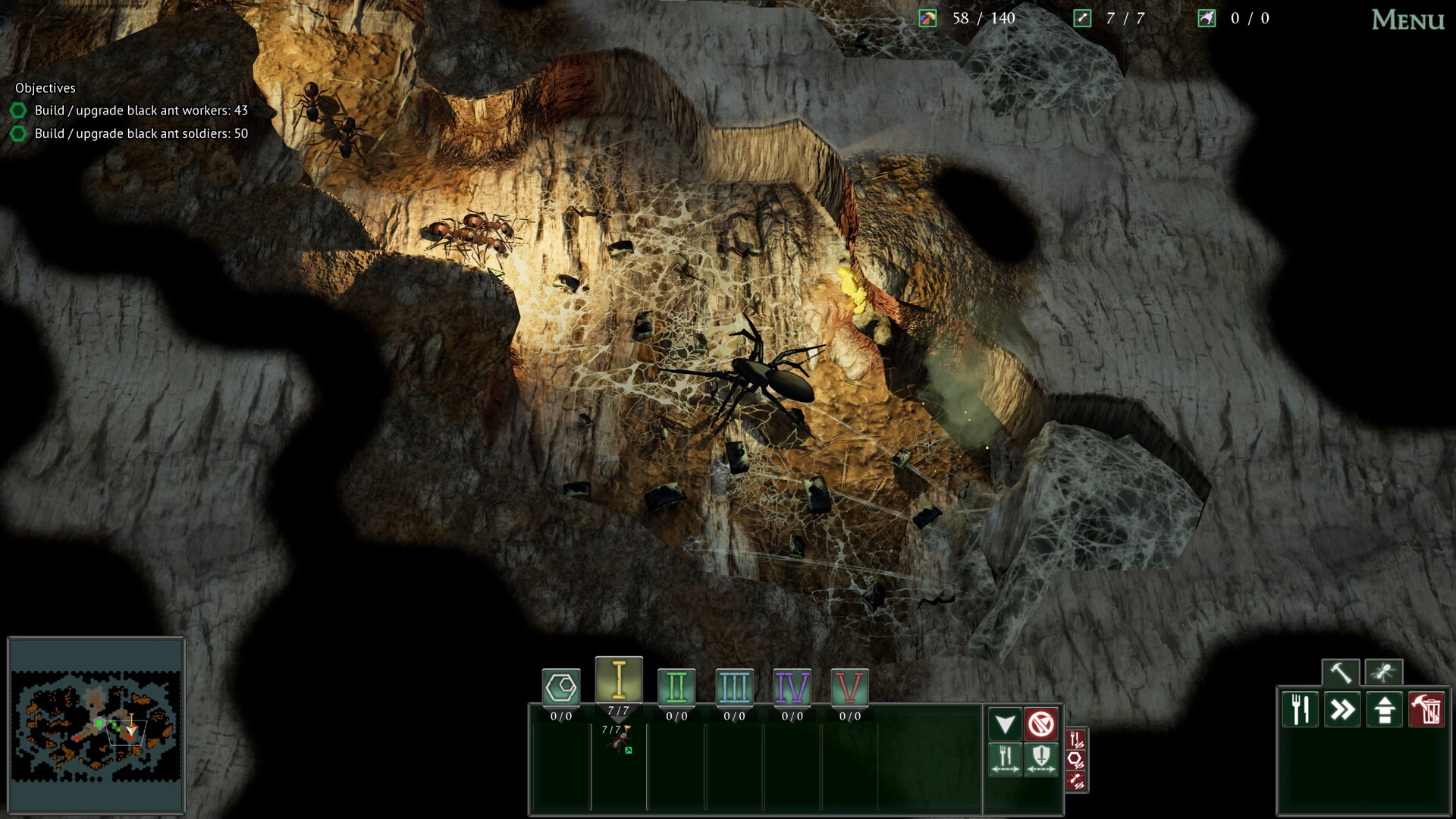Viewport: 1456px width, 819px height.
Task: Select the double-chevron speed tile icon
Action: pos(1343,709)
